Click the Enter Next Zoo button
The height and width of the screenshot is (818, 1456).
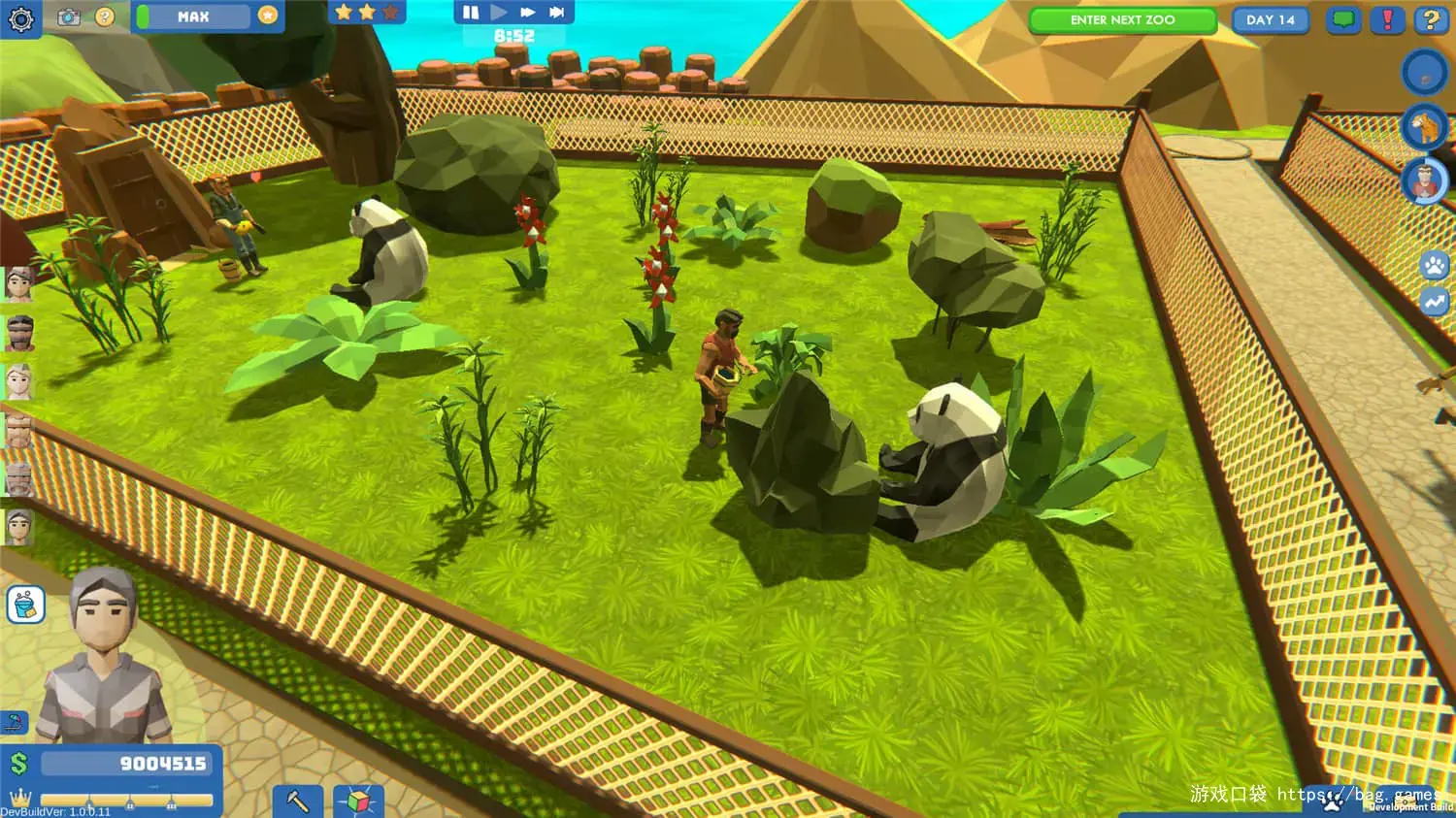pyautogui.click(x=1122, y=20)
